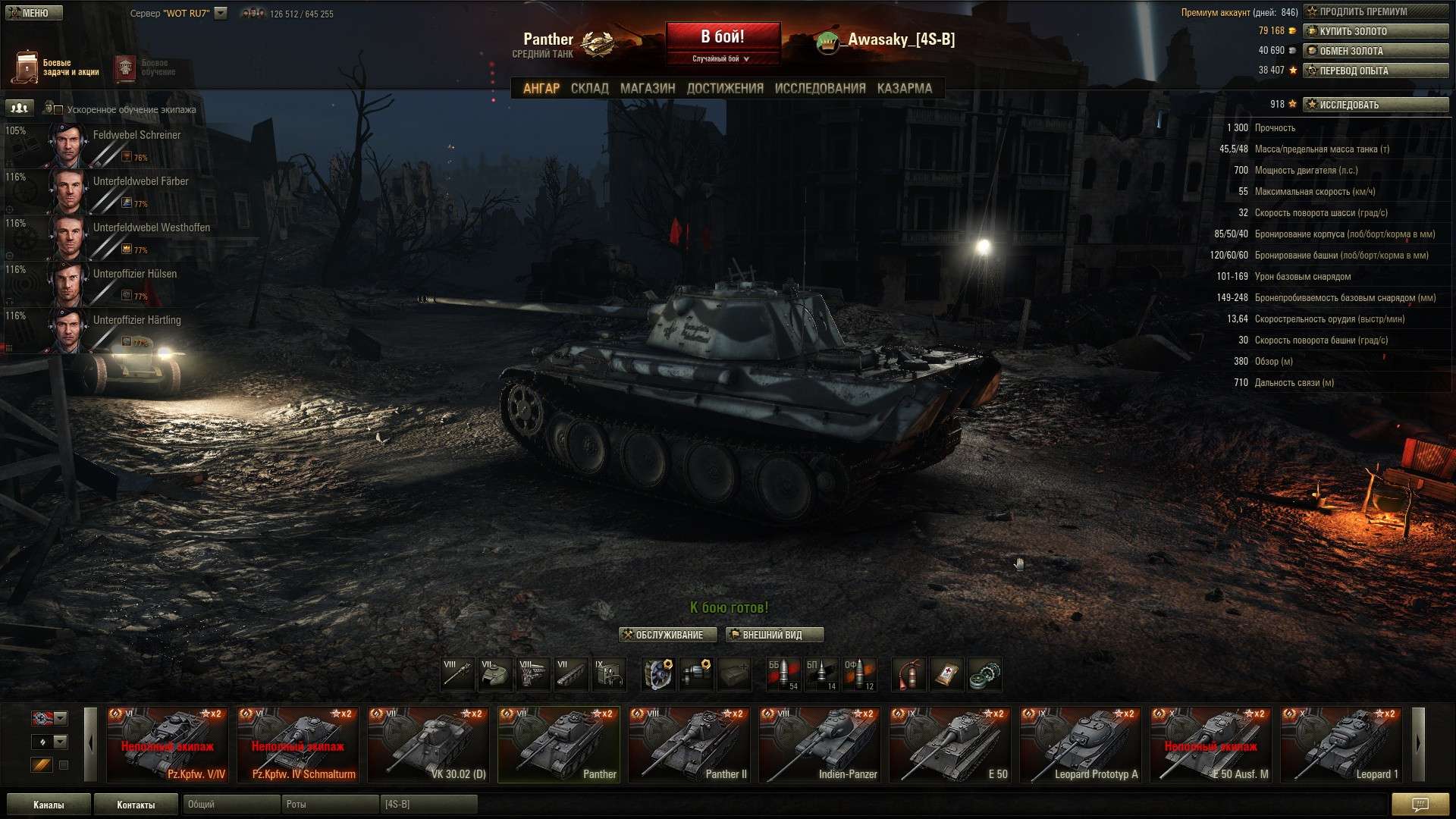Open the ВНЕШНИЙ ВИД customization
The width and height of the screenshot is (1456, 819).
(773, 635)
